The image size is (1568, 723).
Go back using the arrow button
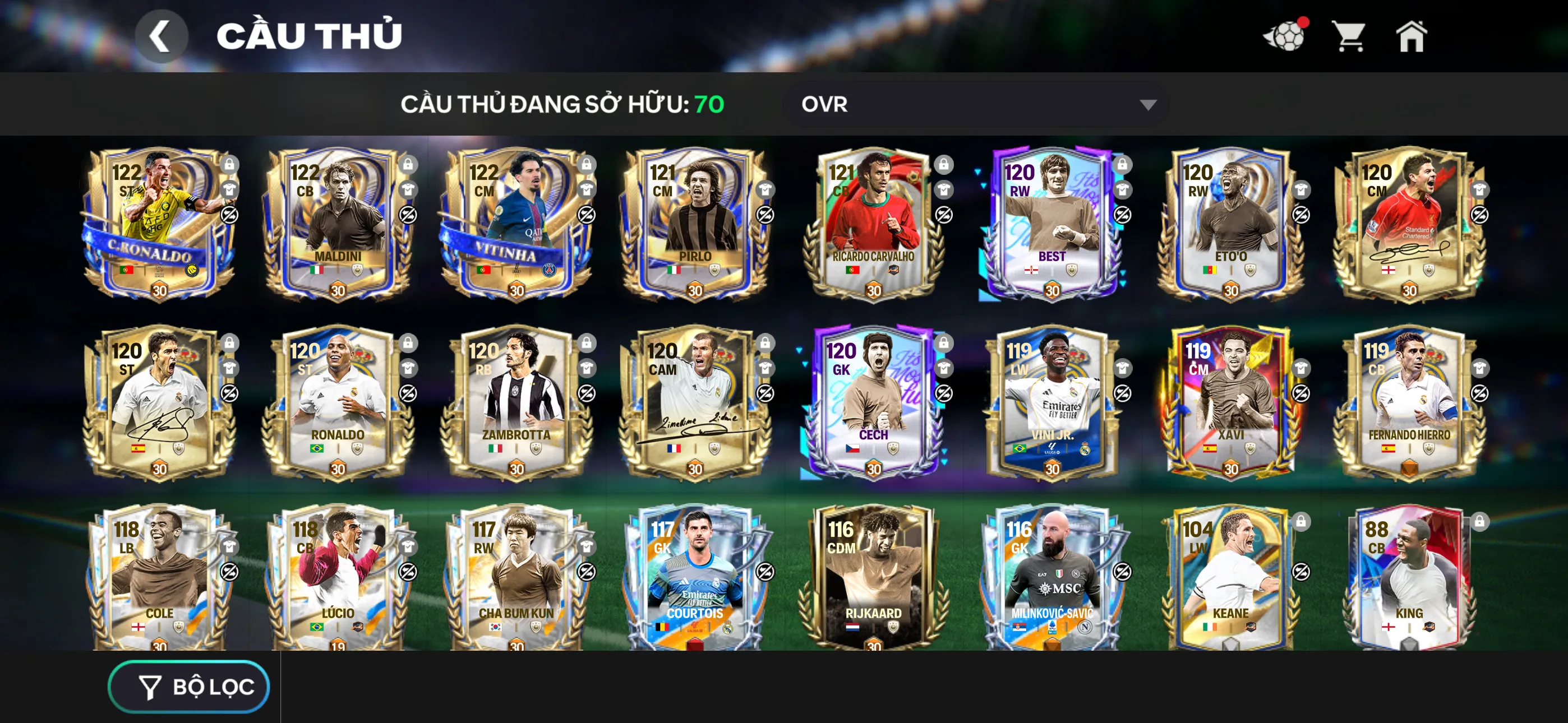point(161,36)
